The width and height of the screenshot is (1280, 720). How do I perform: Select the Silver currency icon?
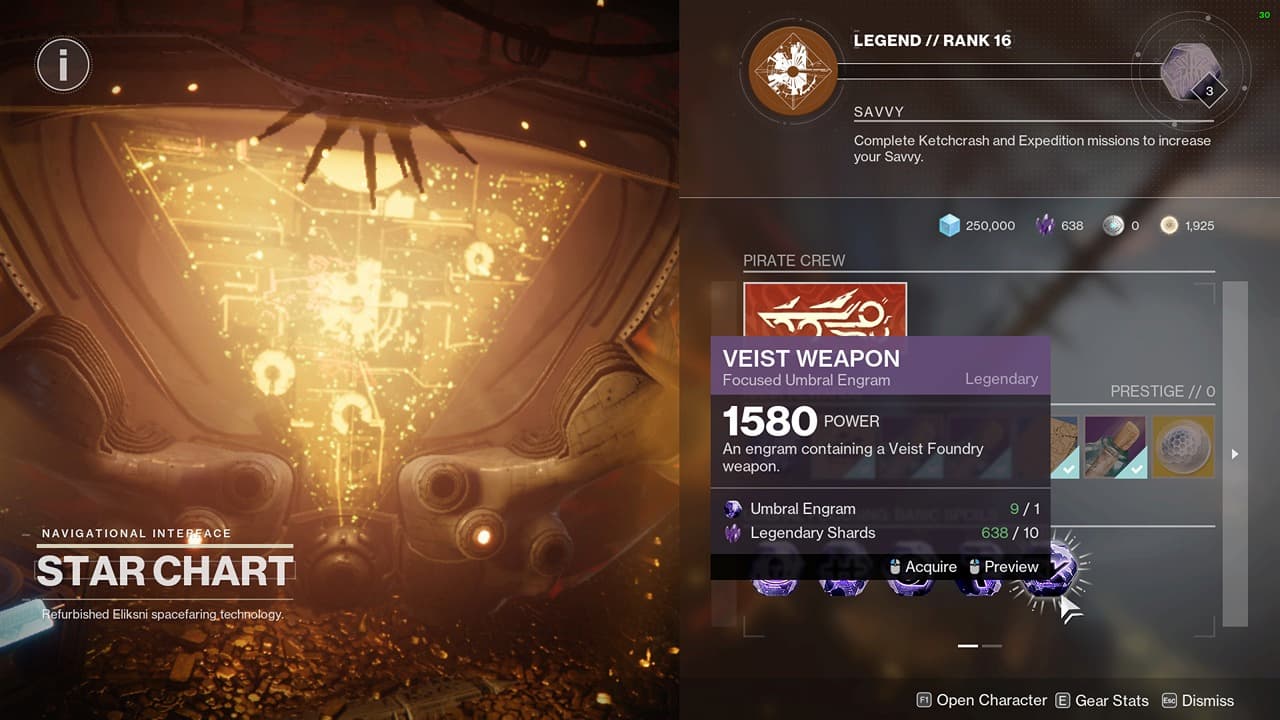tap(1112, 225)
